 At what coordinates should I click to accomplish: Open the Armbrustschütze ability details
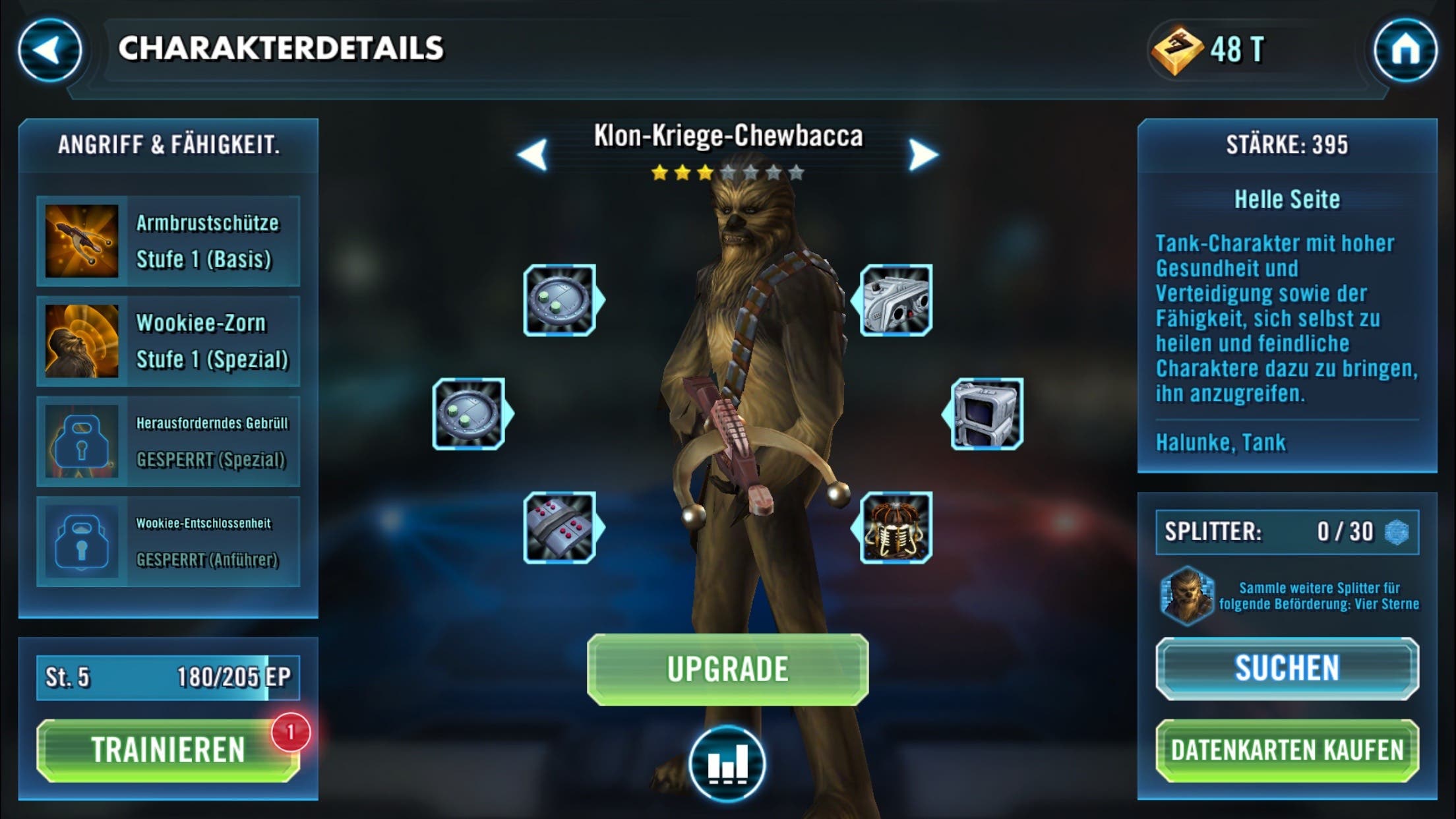point(168,241)
